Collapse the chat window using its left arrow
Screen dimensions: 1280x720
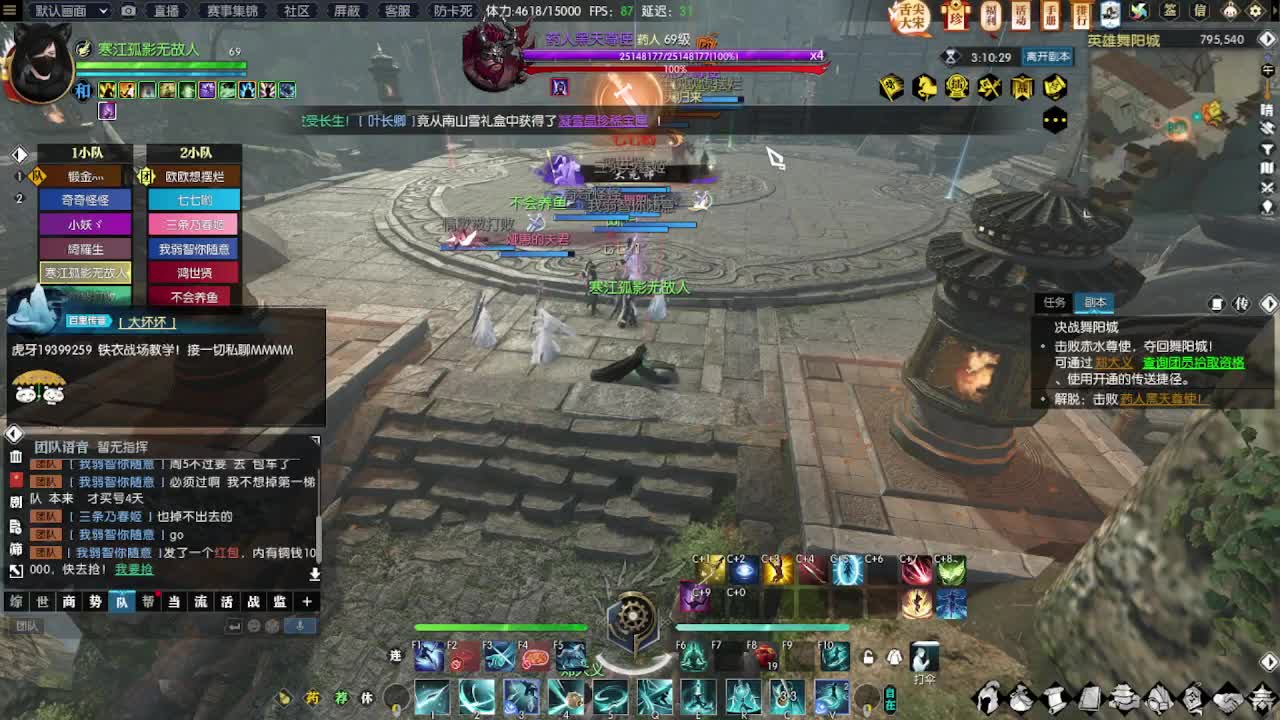point(13,433)
